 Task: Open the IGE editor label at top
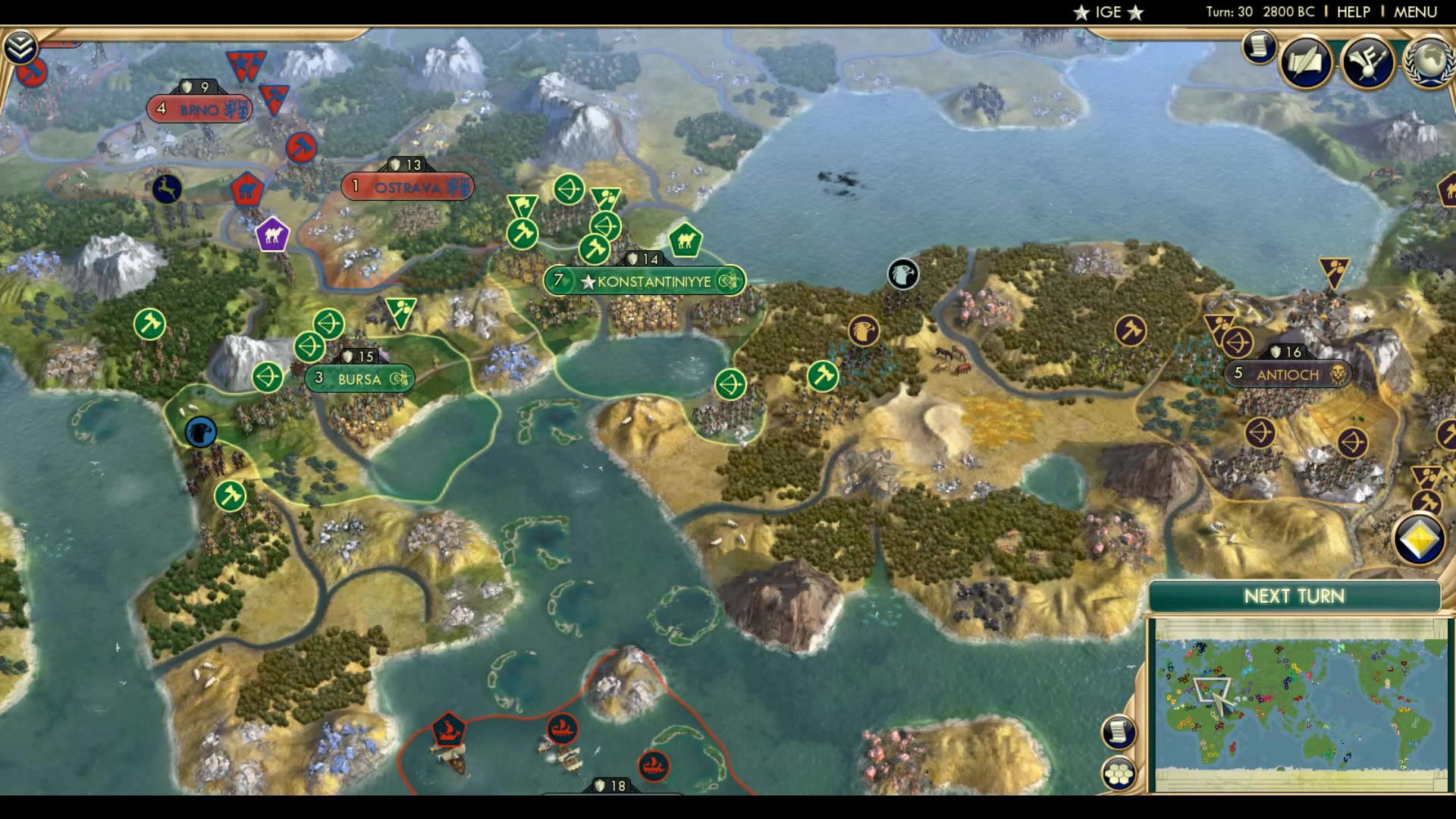coord(1107,11)
